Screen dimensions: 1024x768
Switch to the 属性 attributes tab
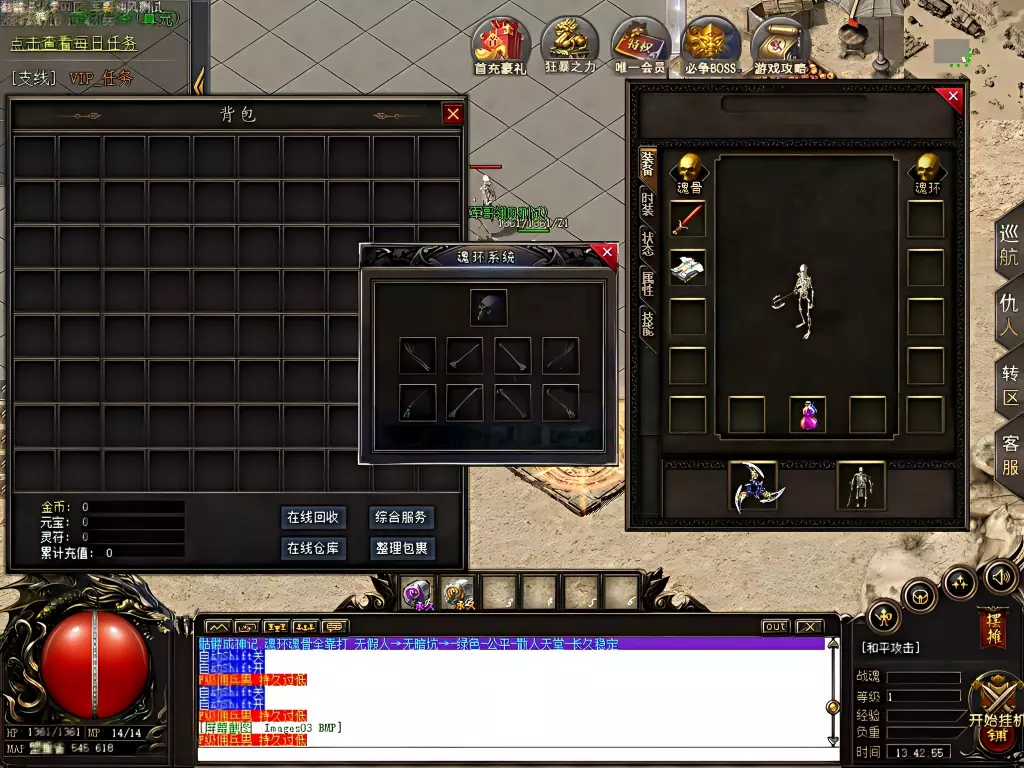(x=647, y=285)
